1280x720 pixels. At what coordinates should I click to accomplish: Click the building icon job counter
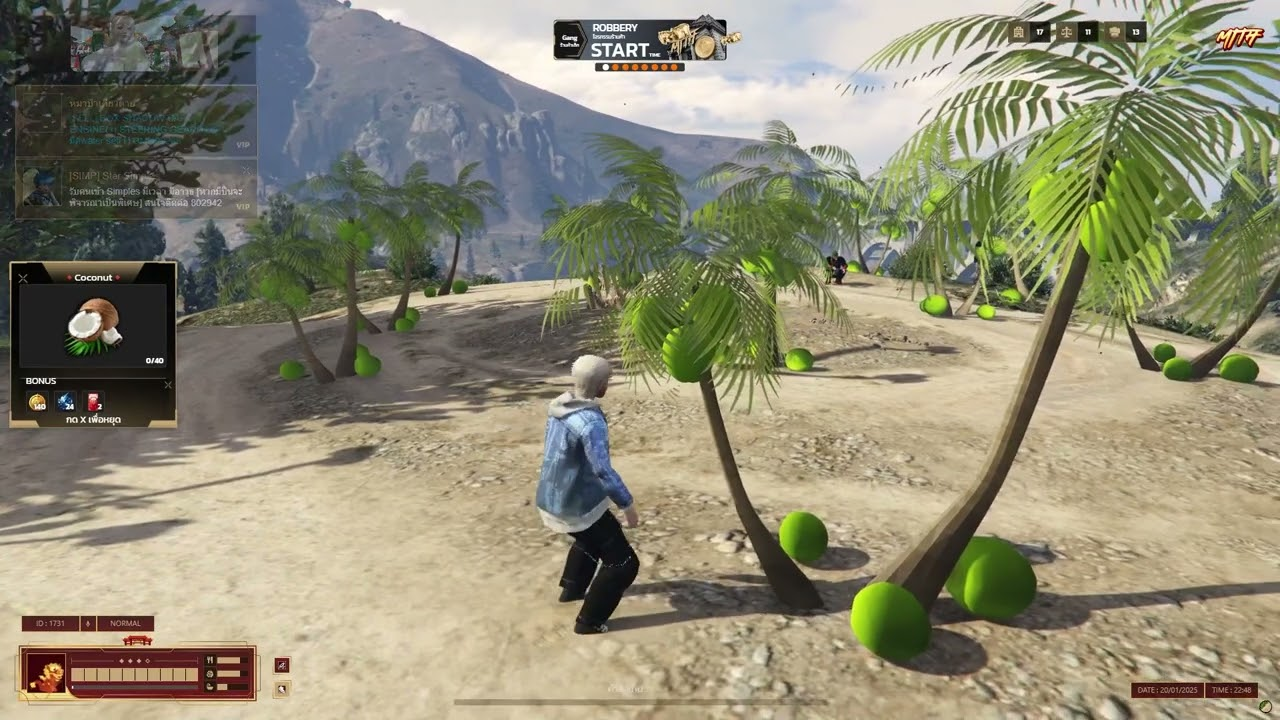pyautogui.click(x=1018, y=32)
